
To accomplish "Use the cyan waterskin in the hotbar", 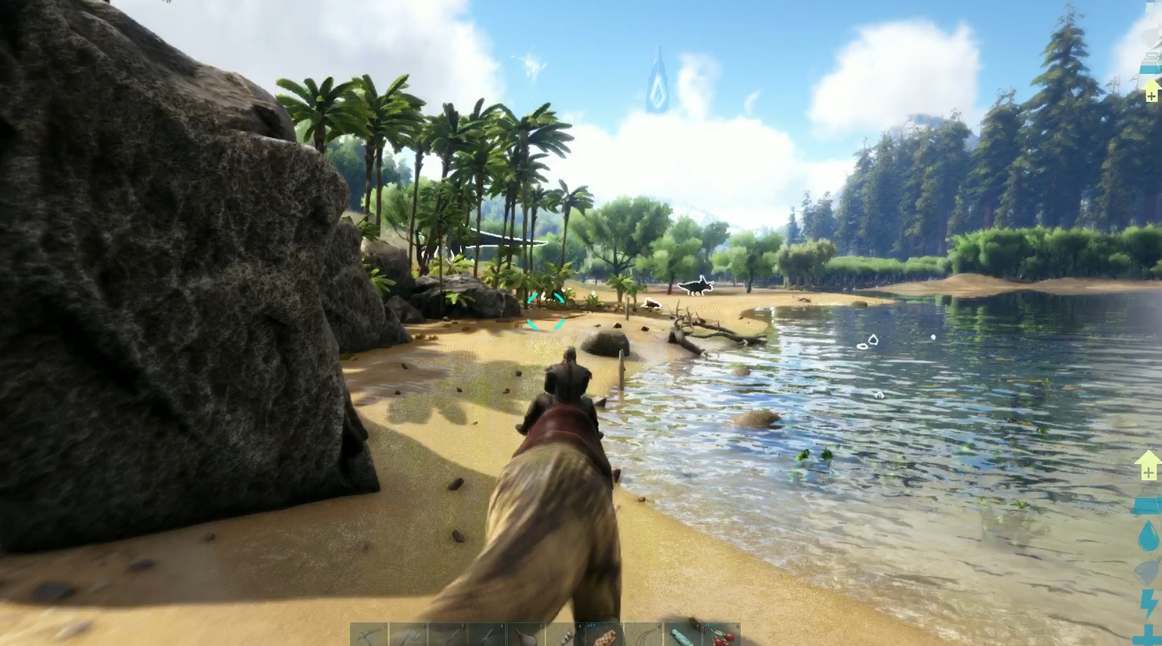I will (x=682, y=636).
